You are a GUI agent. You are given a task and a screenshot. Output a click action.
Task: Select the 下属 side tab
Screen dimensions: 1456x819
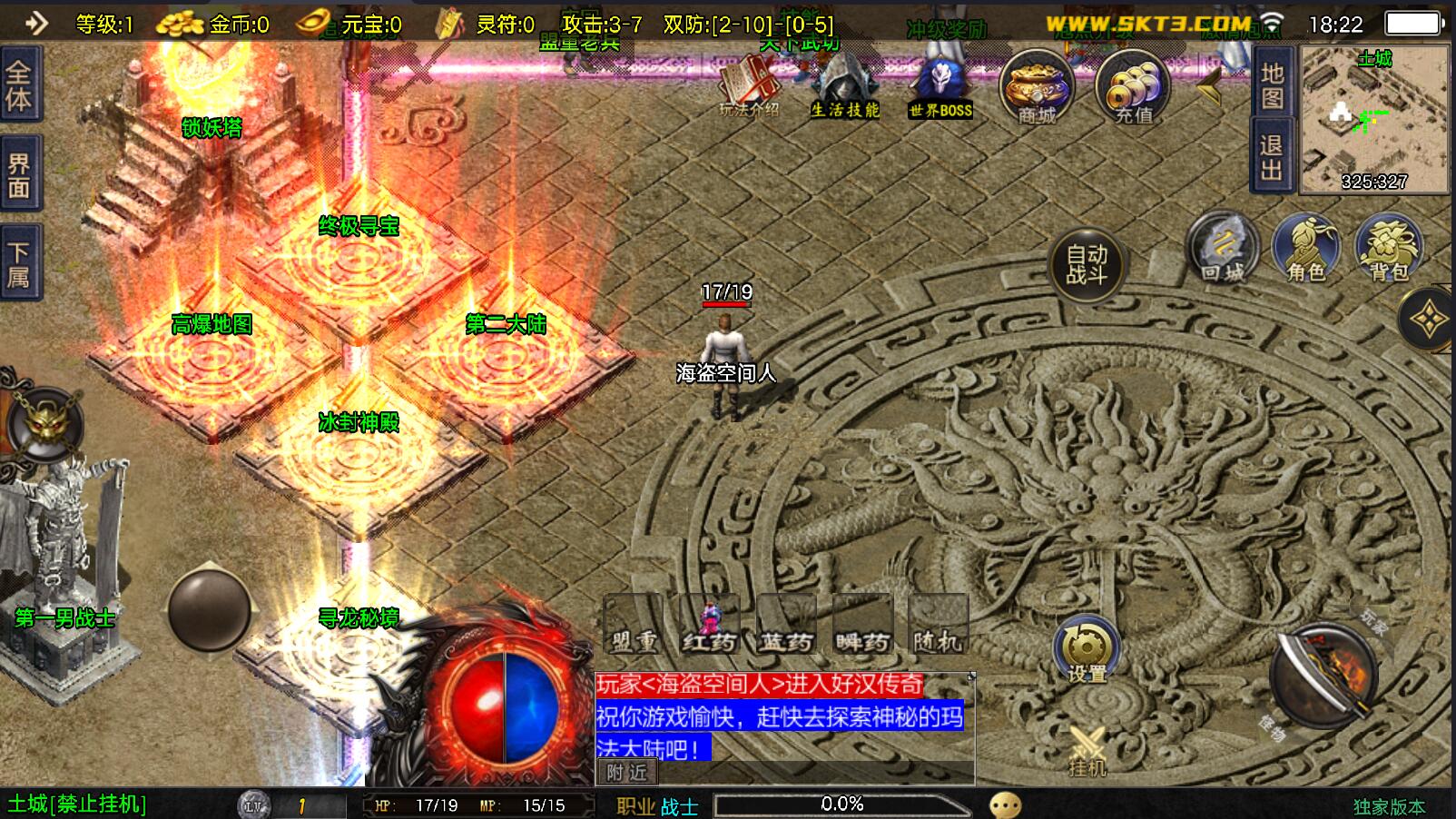pos(19,263)
